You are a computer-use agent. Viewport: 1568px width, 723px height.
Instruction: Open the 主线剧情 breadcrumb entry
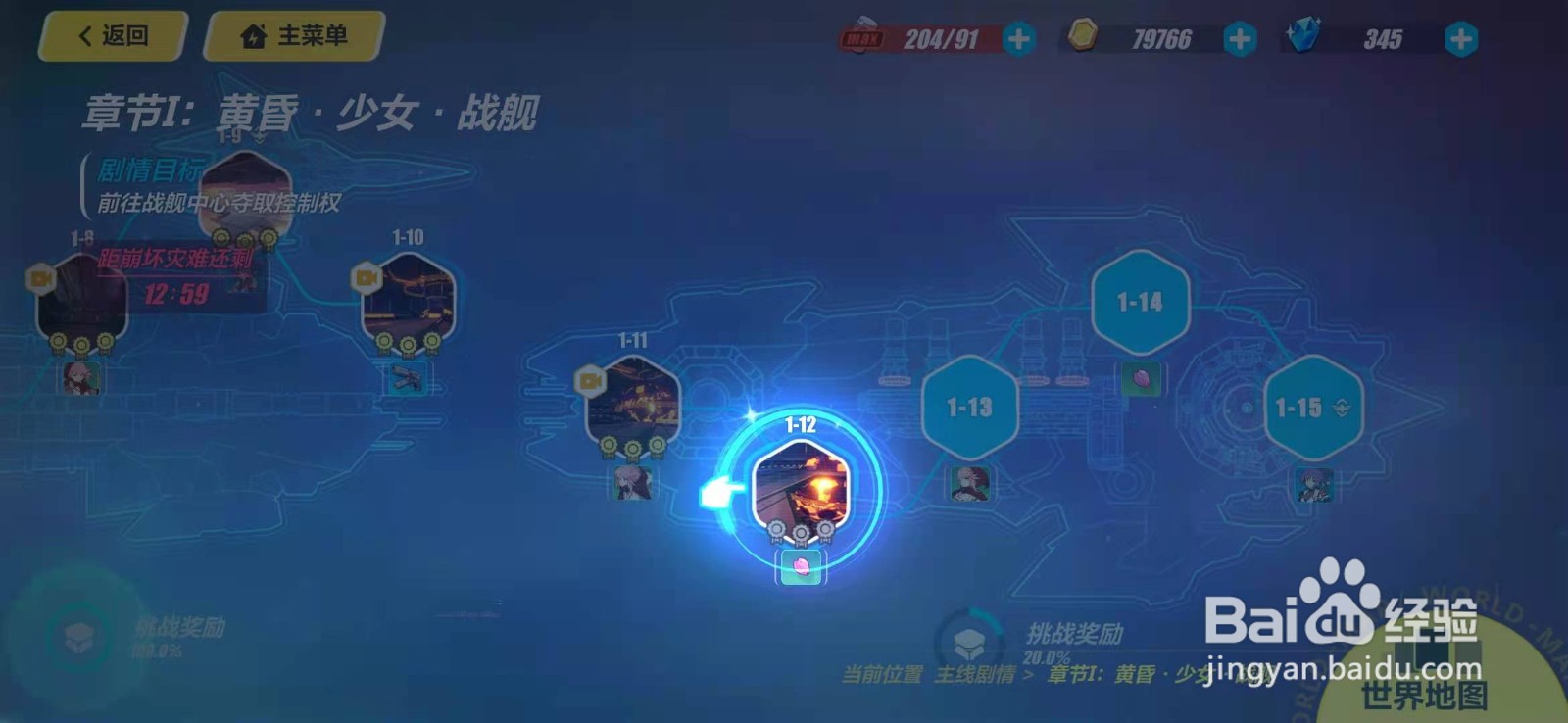[x=977, y=672]
